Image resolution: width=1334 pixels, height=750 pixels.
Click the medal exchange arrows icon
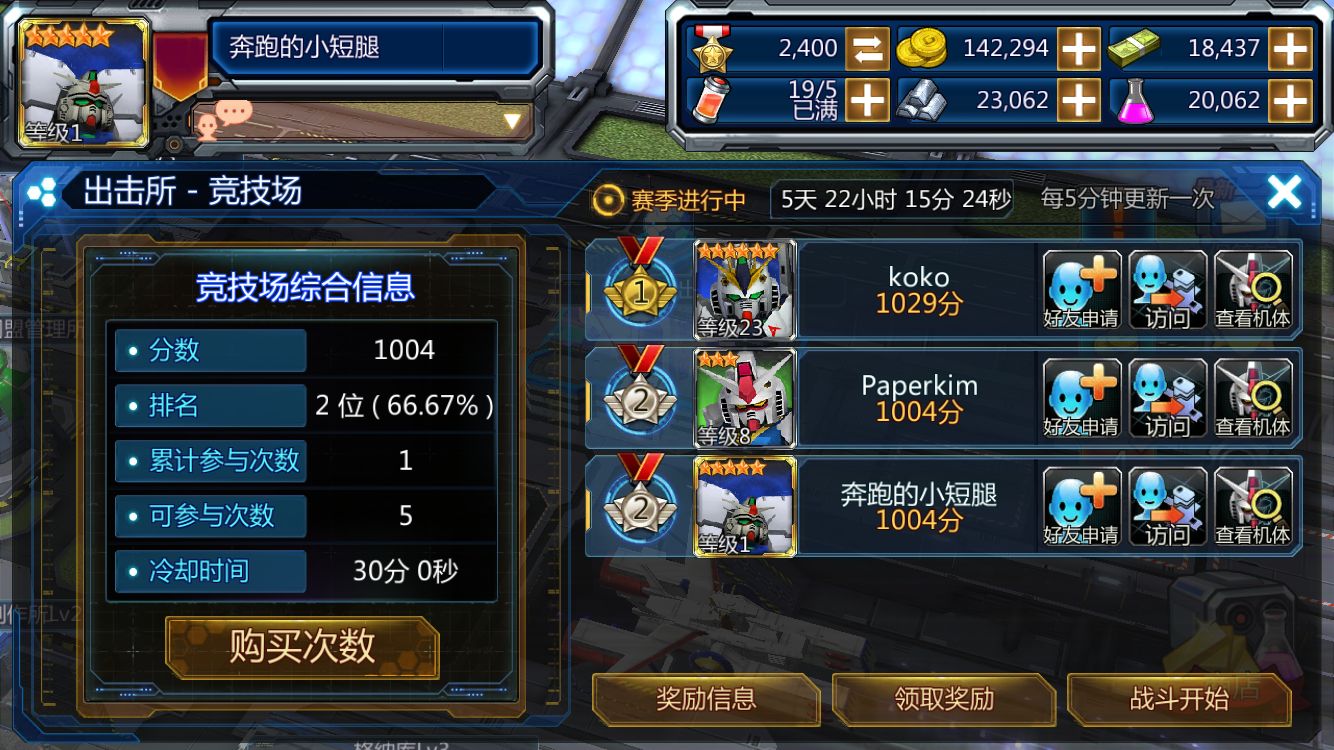pos(869,48)
